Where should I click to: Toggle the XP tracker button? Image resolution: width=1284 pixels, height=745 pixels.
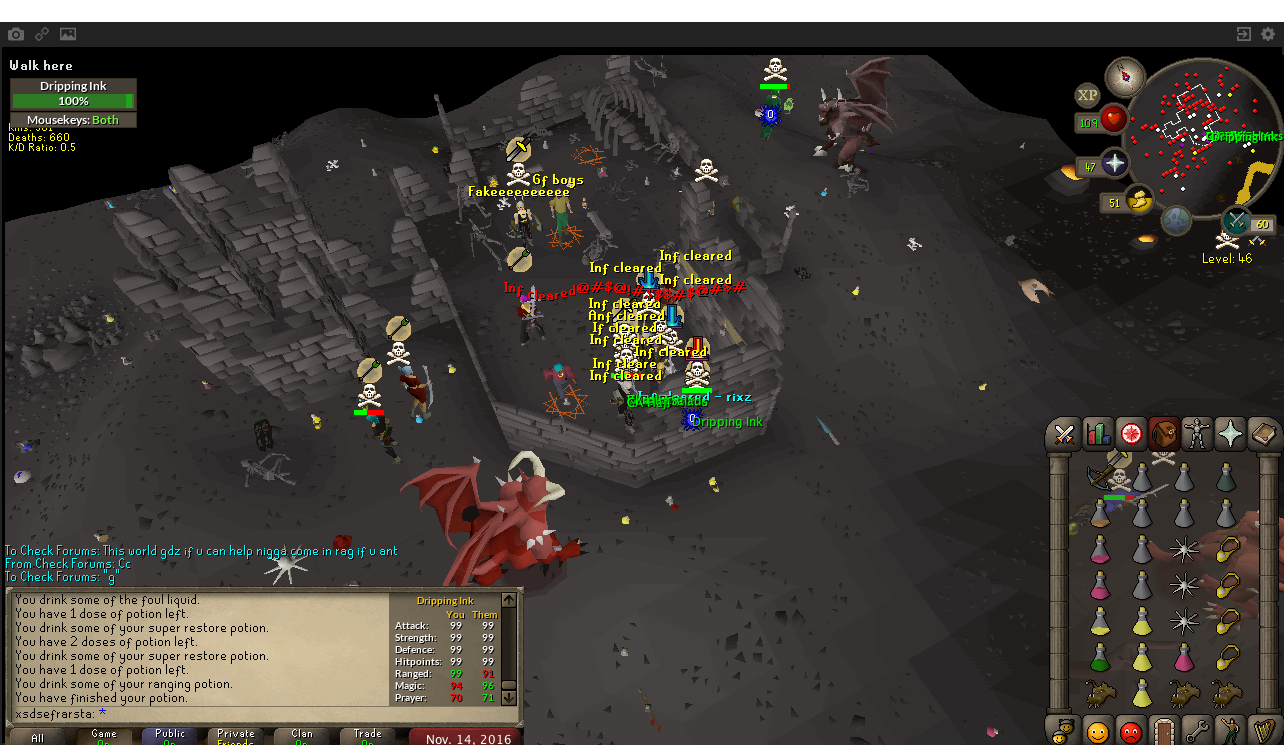tap(1087, 95)
